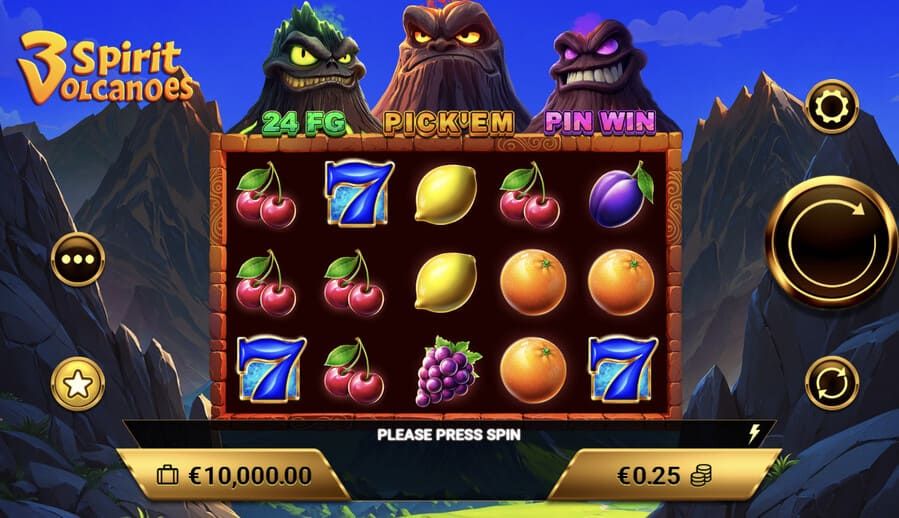Toggle the lightning bolt turbo mode
The width and height of the screenshot is (899, 518).
coord(756,433)
